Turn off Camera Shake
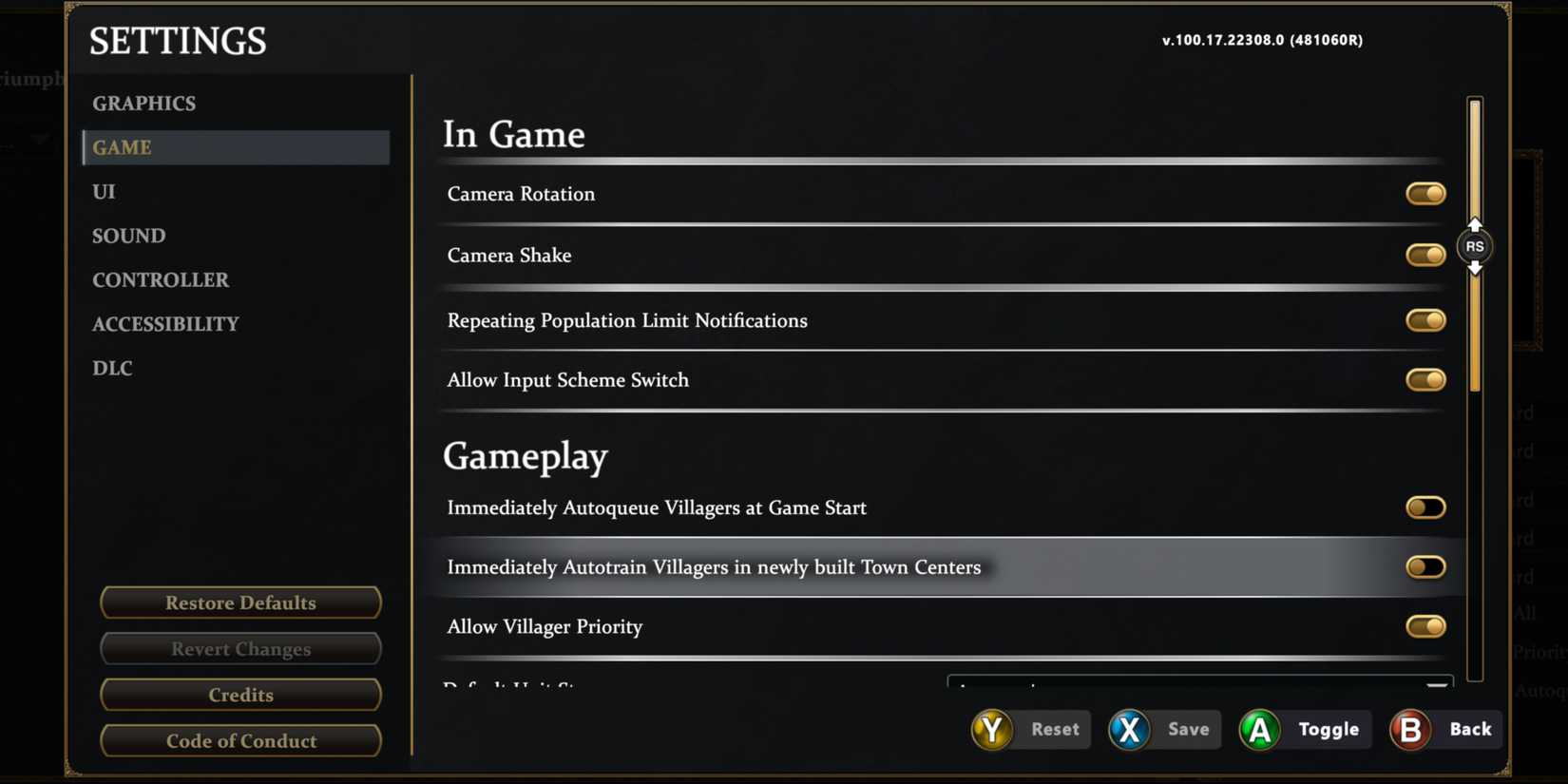 click(1425, 255)
